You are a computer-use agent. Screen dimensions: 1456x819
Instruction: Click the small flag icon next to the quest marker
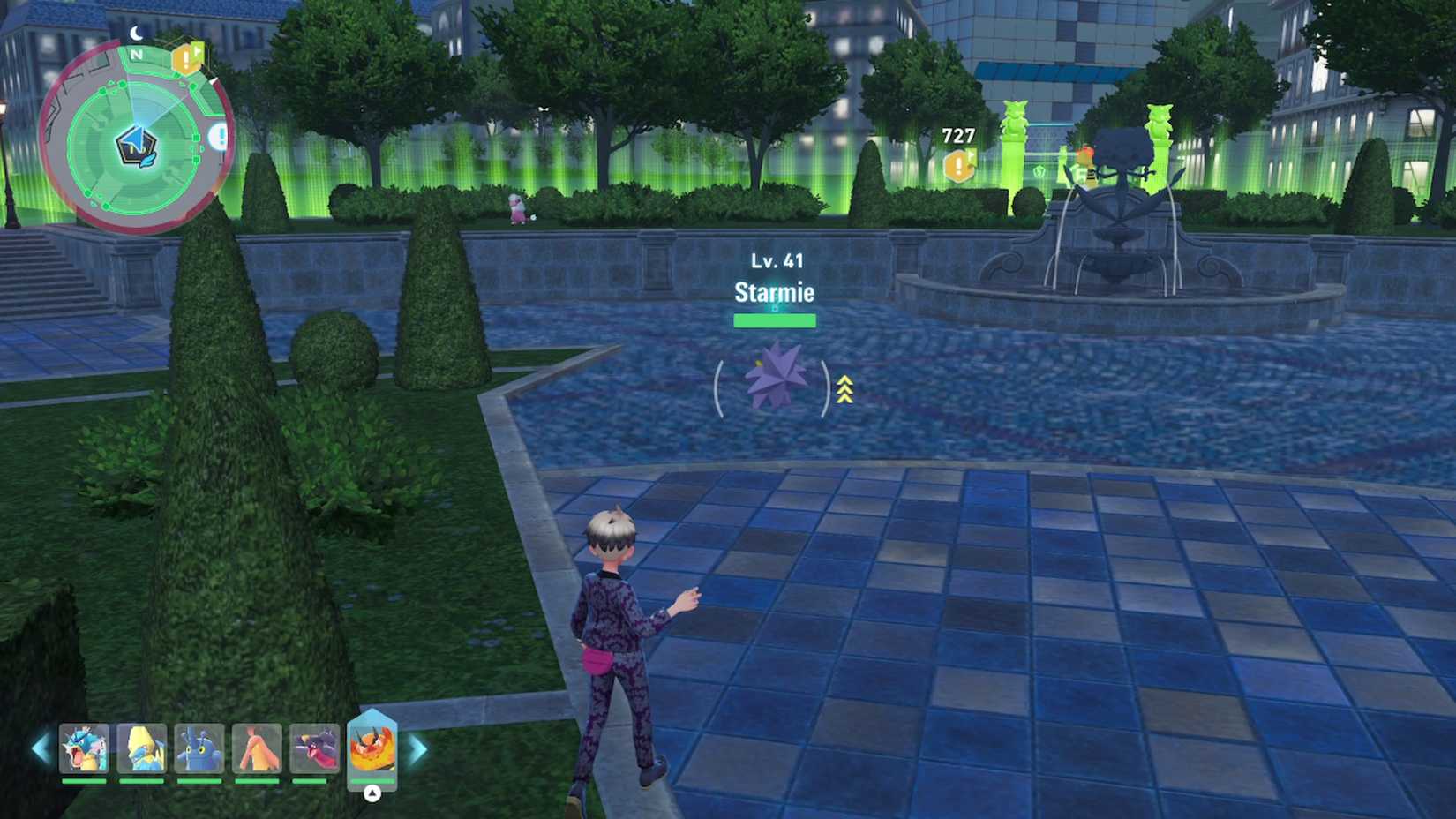[x=198, y=50]
